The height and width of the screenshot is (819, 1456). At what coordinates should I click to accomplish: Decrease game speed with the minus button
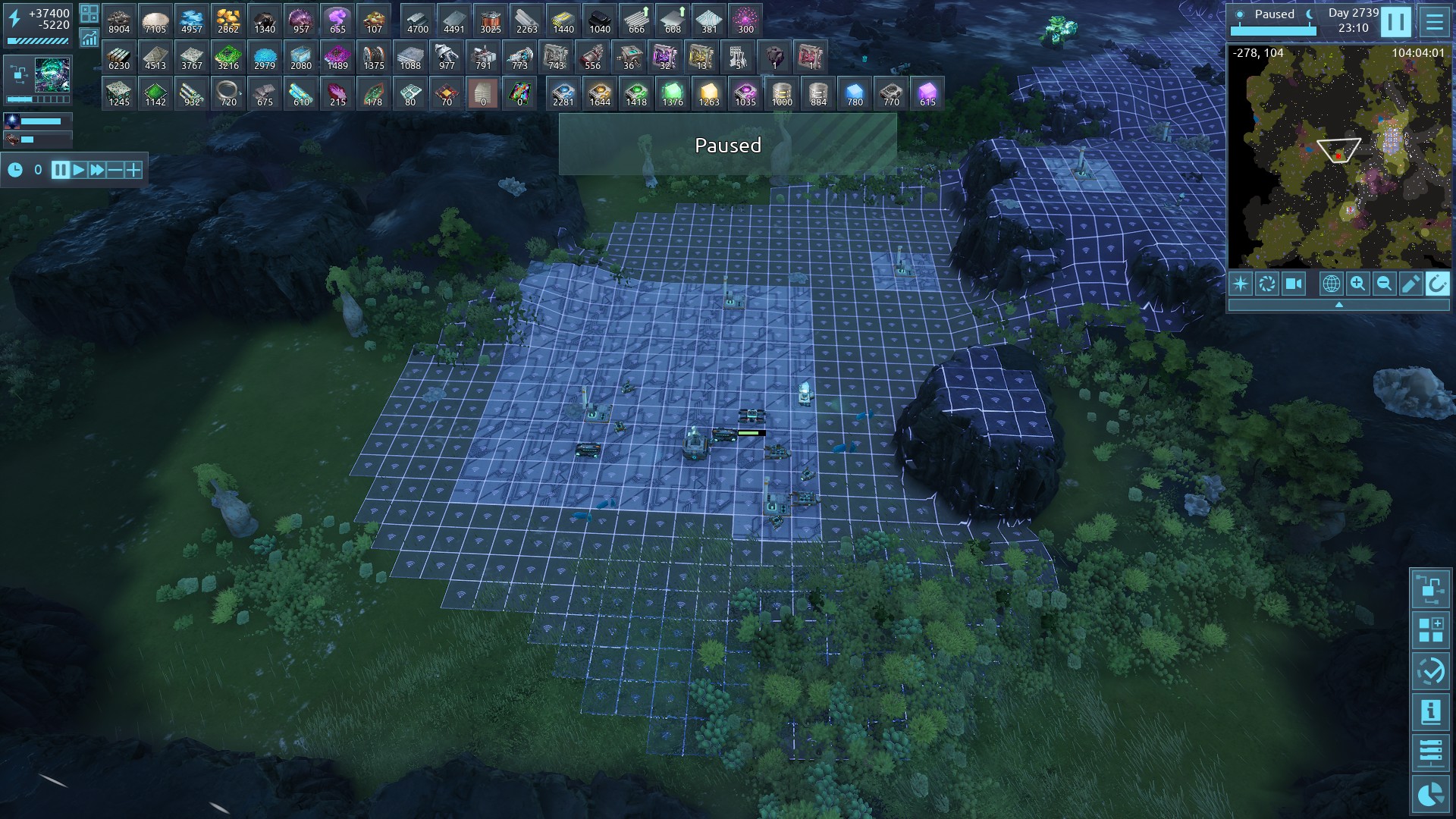115,170
